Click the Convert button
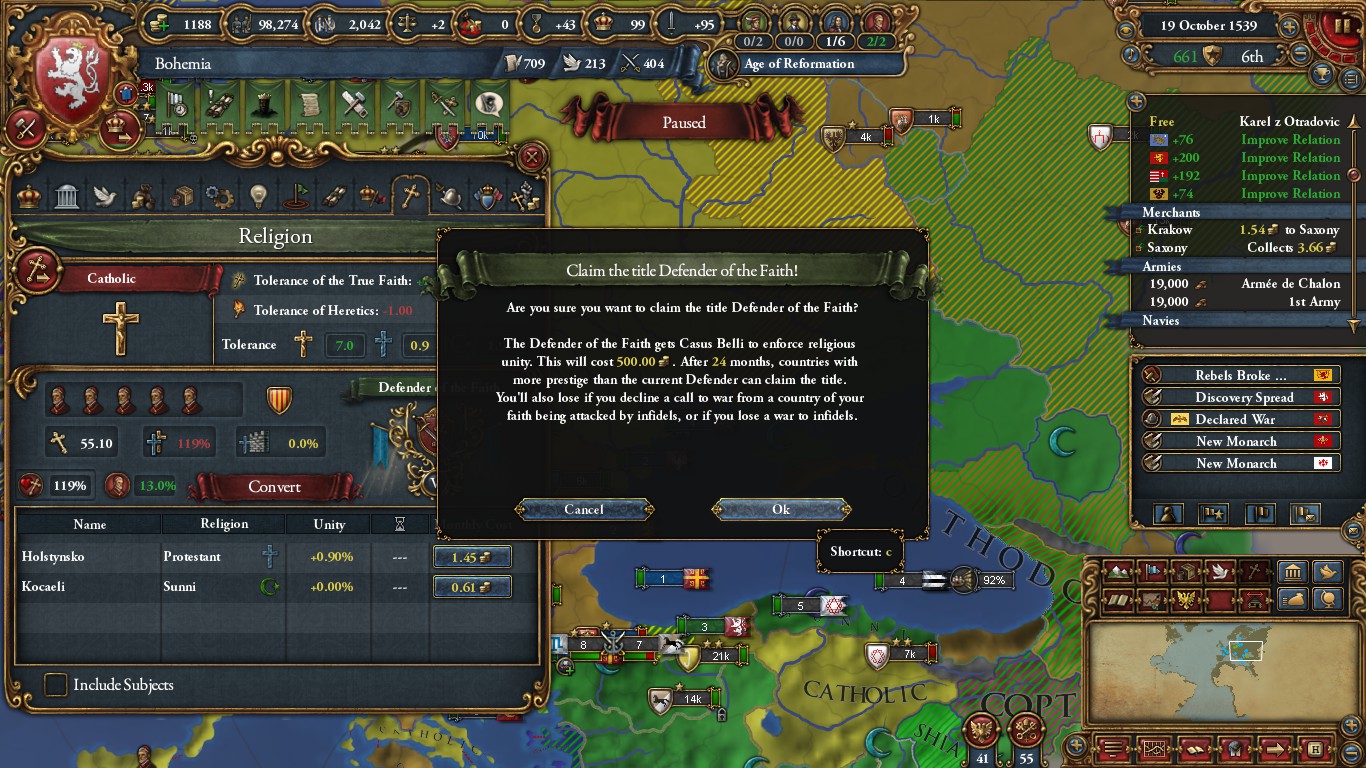The width and height of the screenshot is (1366, 768). tap(274, 487)
